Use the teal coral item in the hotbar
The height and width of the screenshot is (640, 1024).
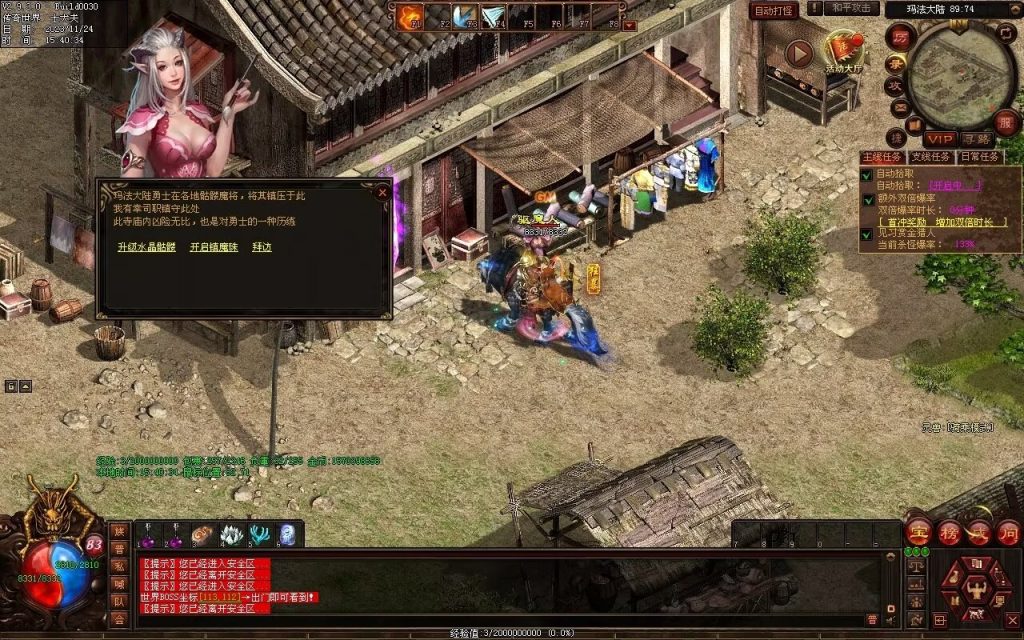pos(260,535)
